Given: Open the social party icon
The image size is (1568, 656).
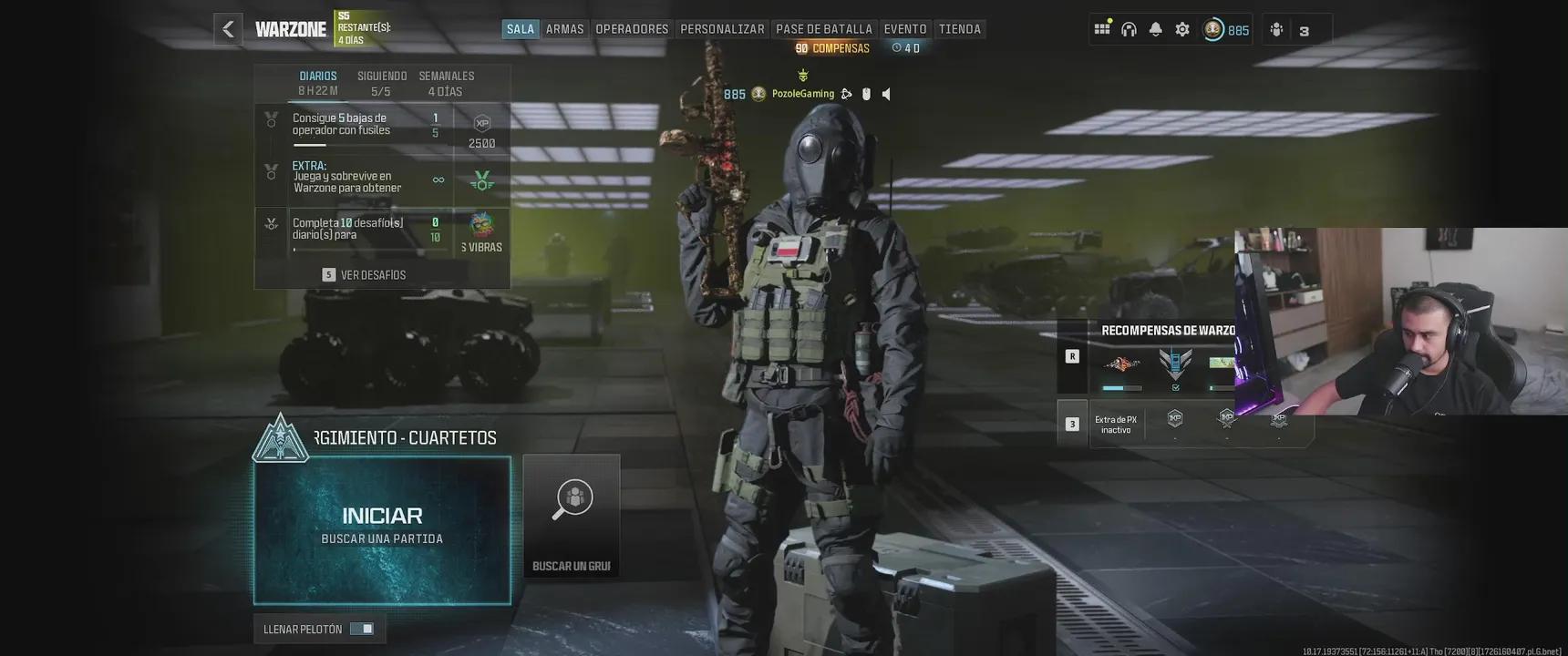Looking at the screenshot, I should click(x=1277, y=30).
